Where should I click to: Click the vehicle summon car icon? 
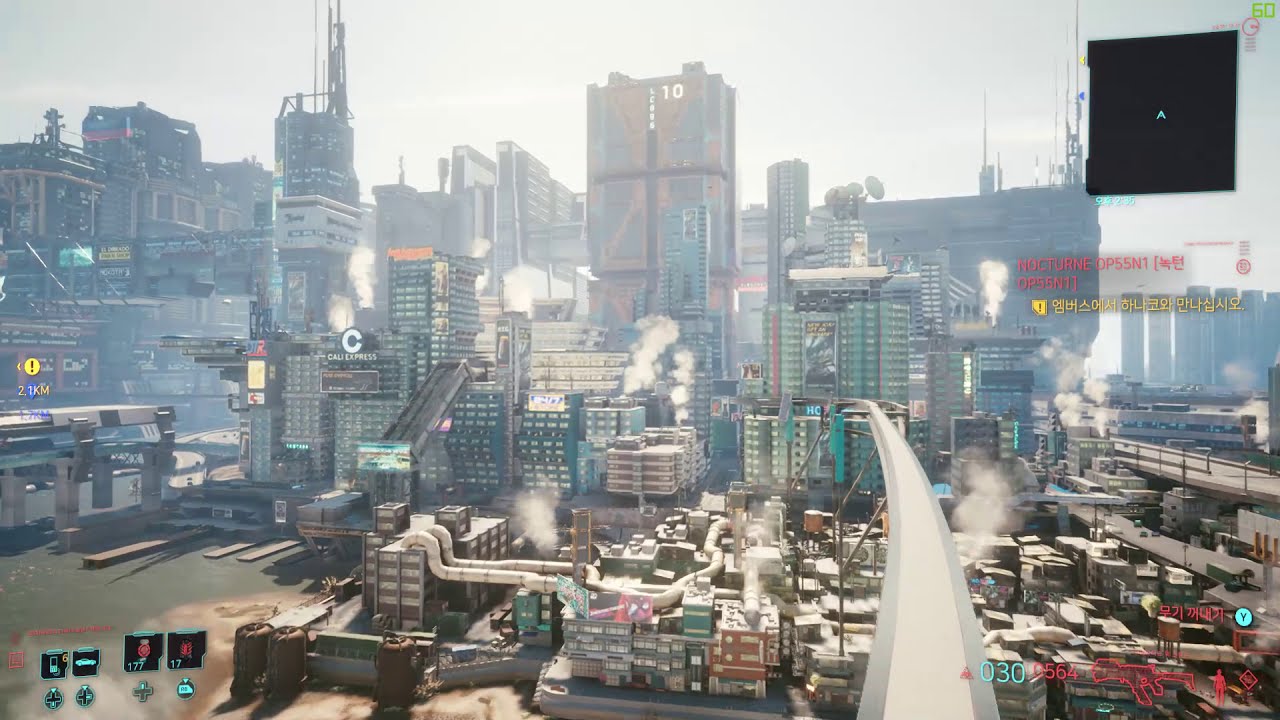tap(86, 662)
